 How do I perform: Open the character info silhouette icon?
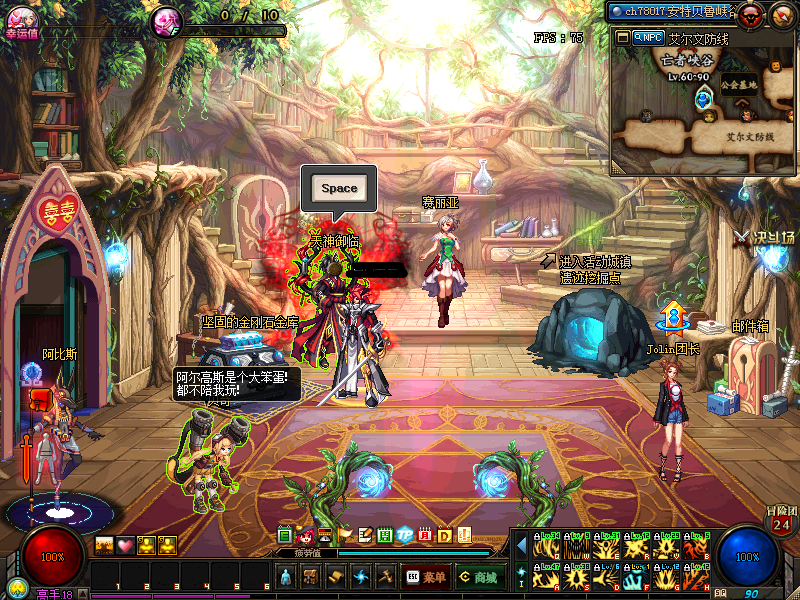pos(285,577)
